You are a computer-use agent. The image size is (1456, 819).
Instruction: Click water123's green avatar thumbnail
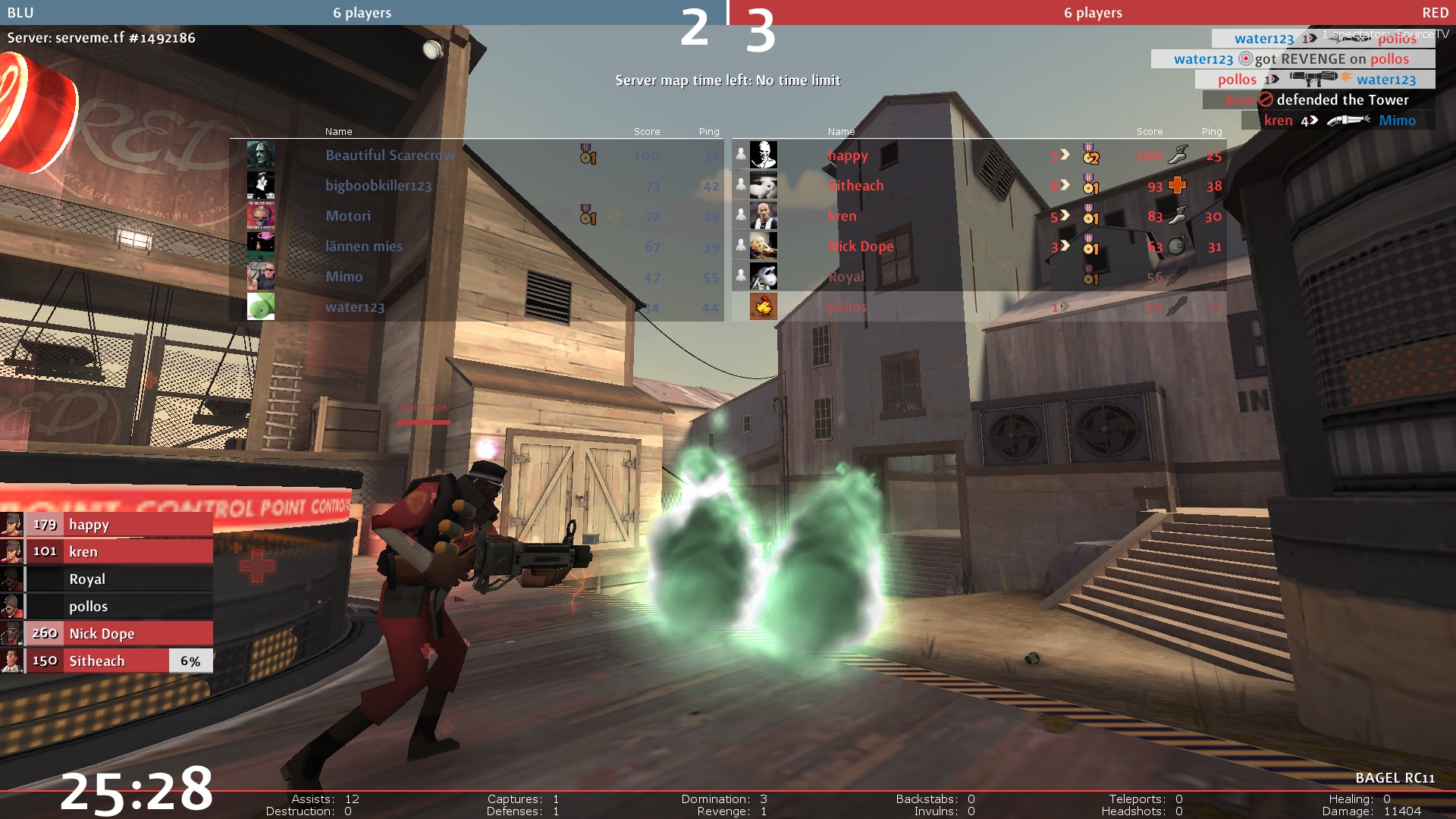261,306
